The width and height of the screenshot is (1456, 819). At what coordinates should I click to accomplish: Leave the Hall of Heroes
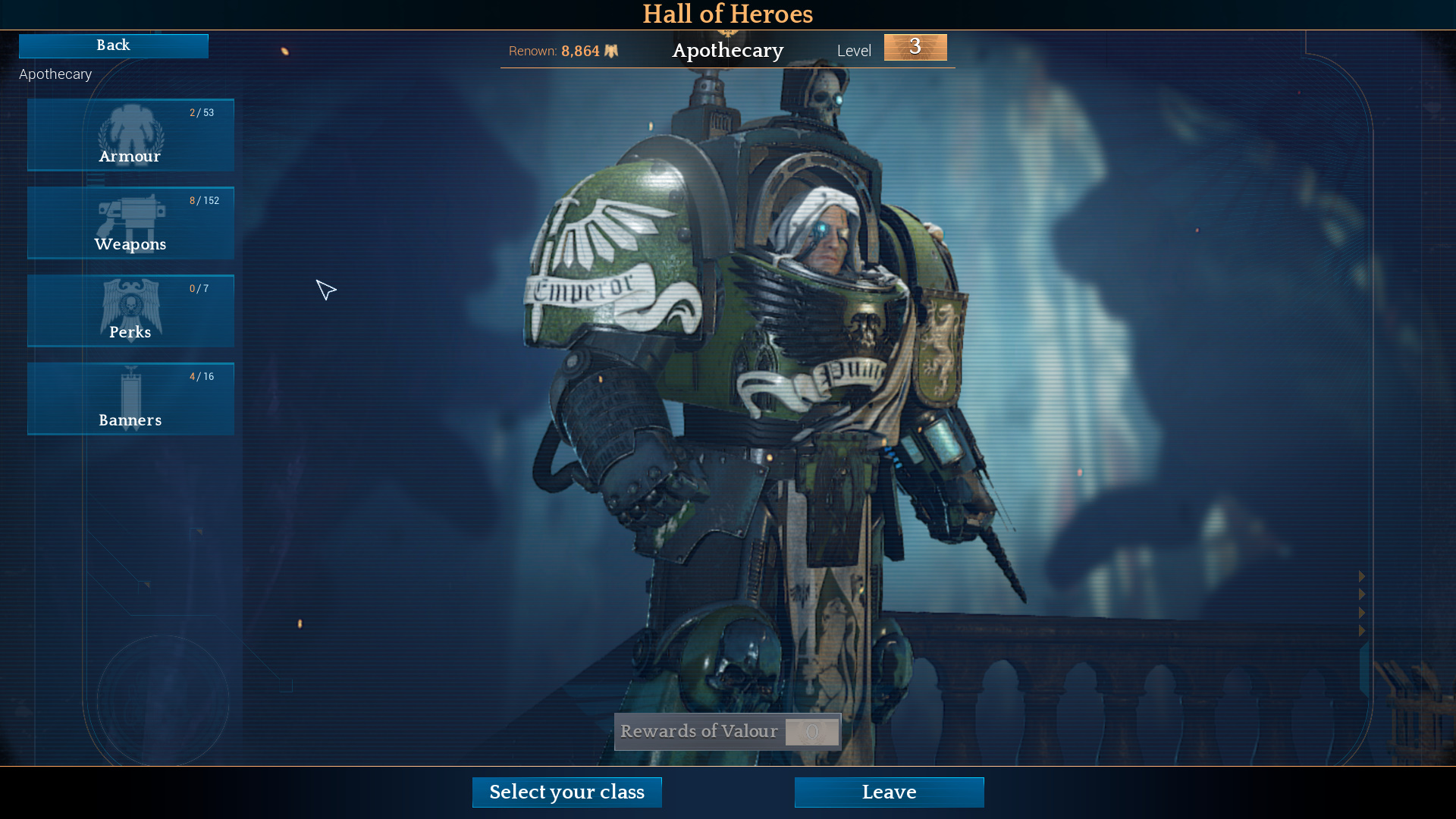tap(889, 792)
